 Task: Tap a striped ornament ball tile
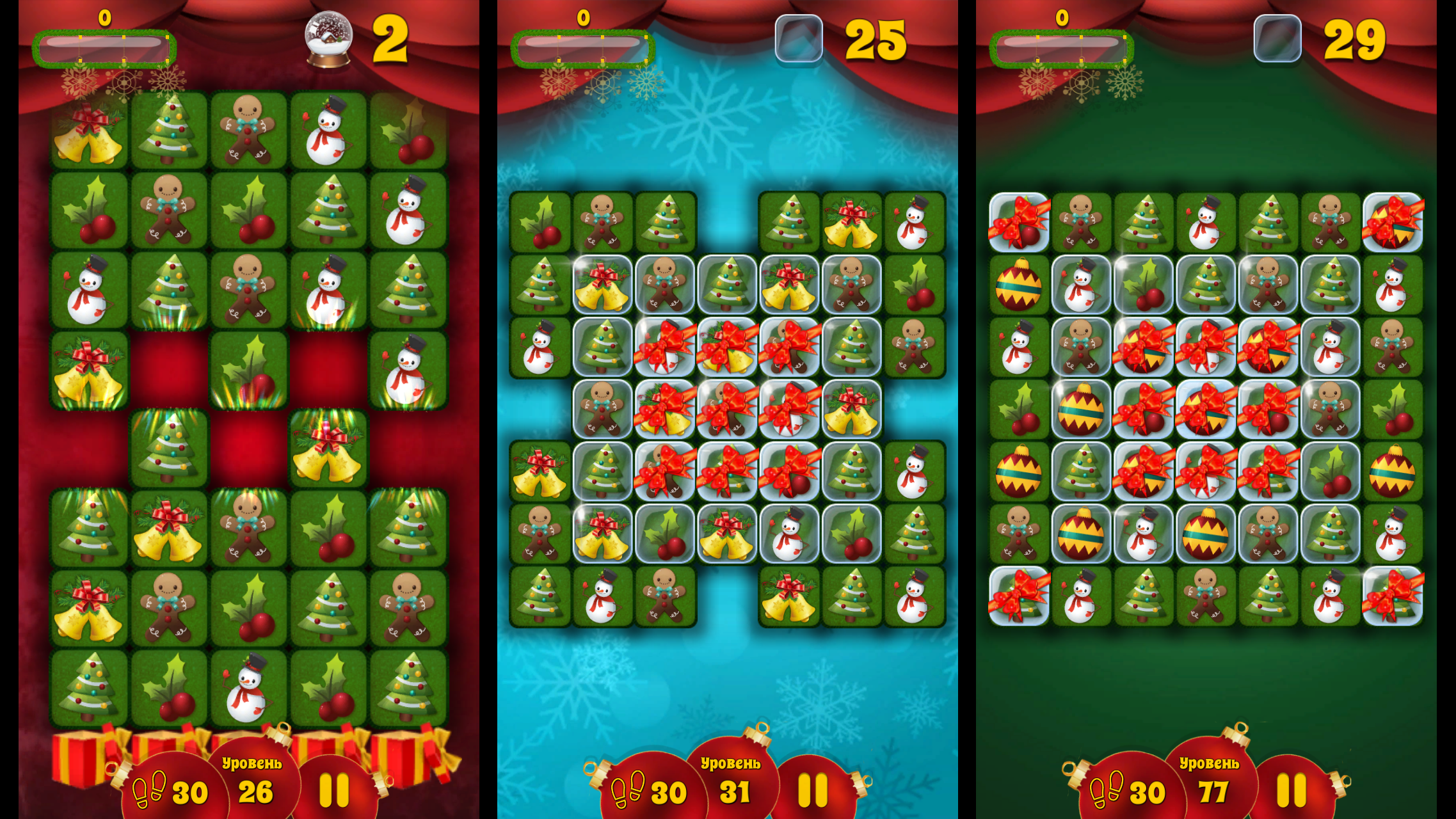(1020, 285)
